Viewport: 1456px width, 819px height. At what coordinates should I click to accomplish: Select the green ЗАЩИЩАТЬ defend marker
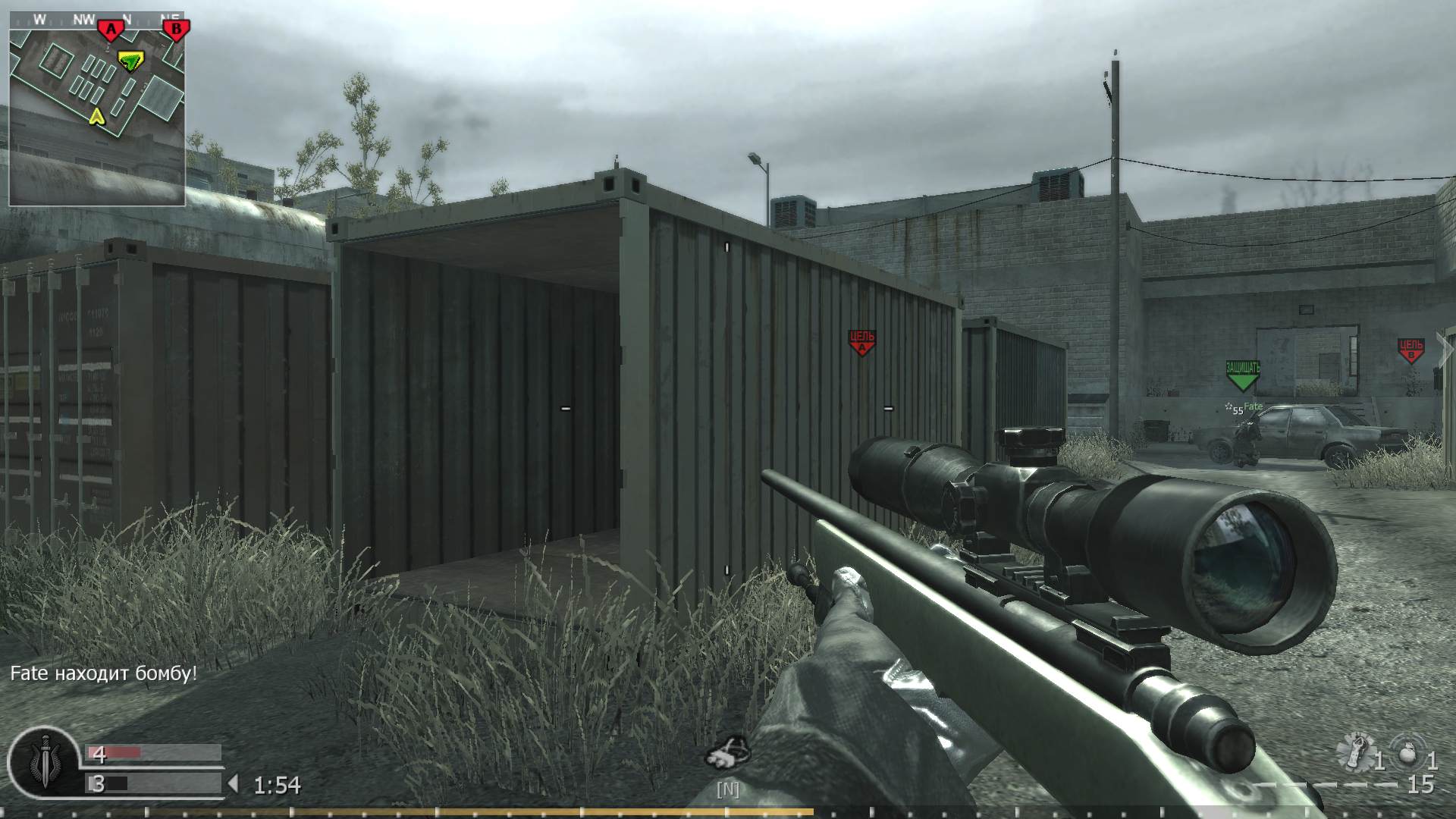1241,372
